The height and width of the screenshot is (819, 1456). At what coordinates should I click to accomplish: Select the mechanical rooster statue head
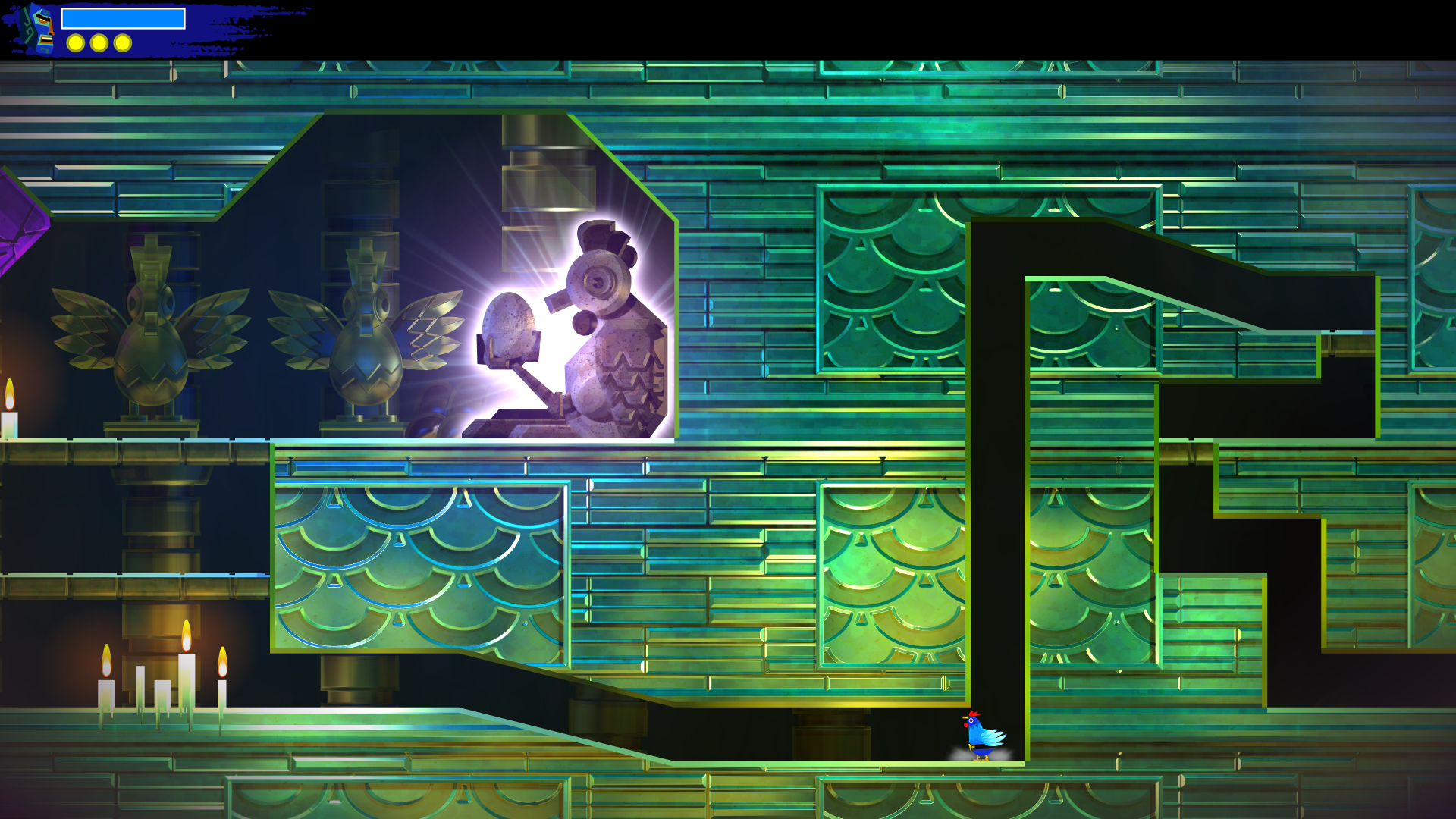pyautogui.click(x=599, y=281)
